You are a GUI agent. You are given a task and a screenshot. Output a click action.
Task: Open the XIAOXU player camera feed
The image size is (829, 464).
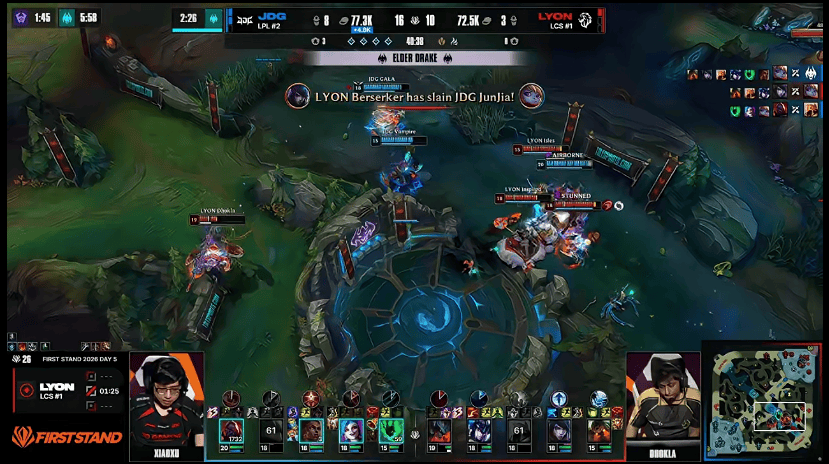(166, 400)
